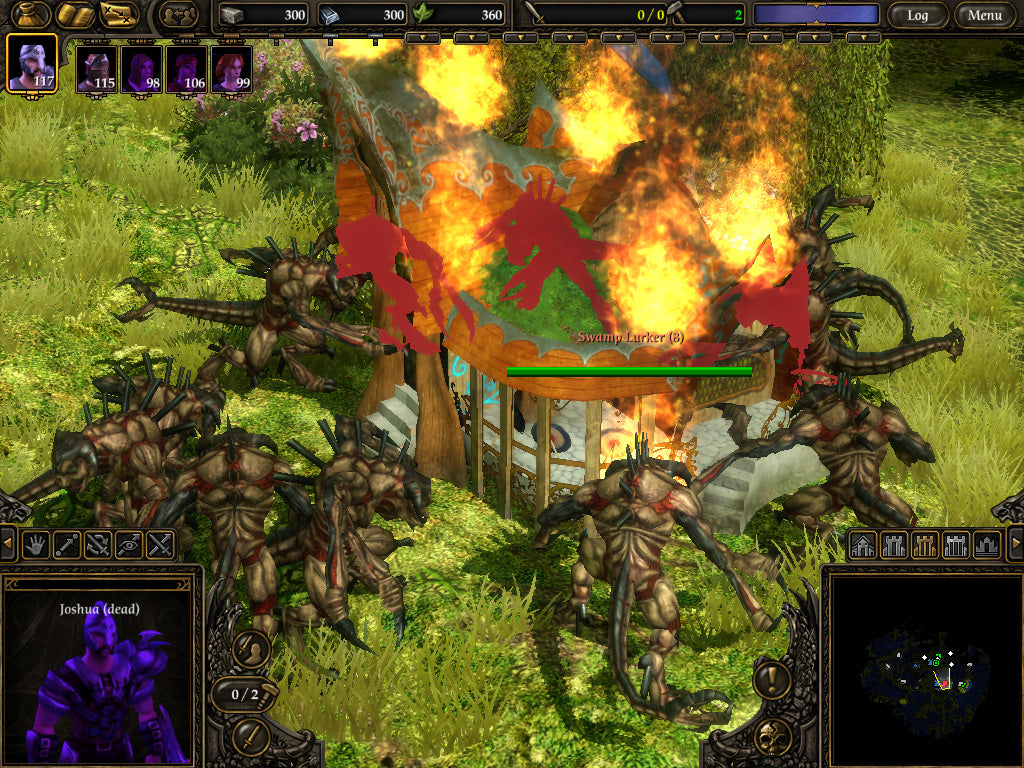Click the exclamation mark alert button

click(x=773, y=680)
